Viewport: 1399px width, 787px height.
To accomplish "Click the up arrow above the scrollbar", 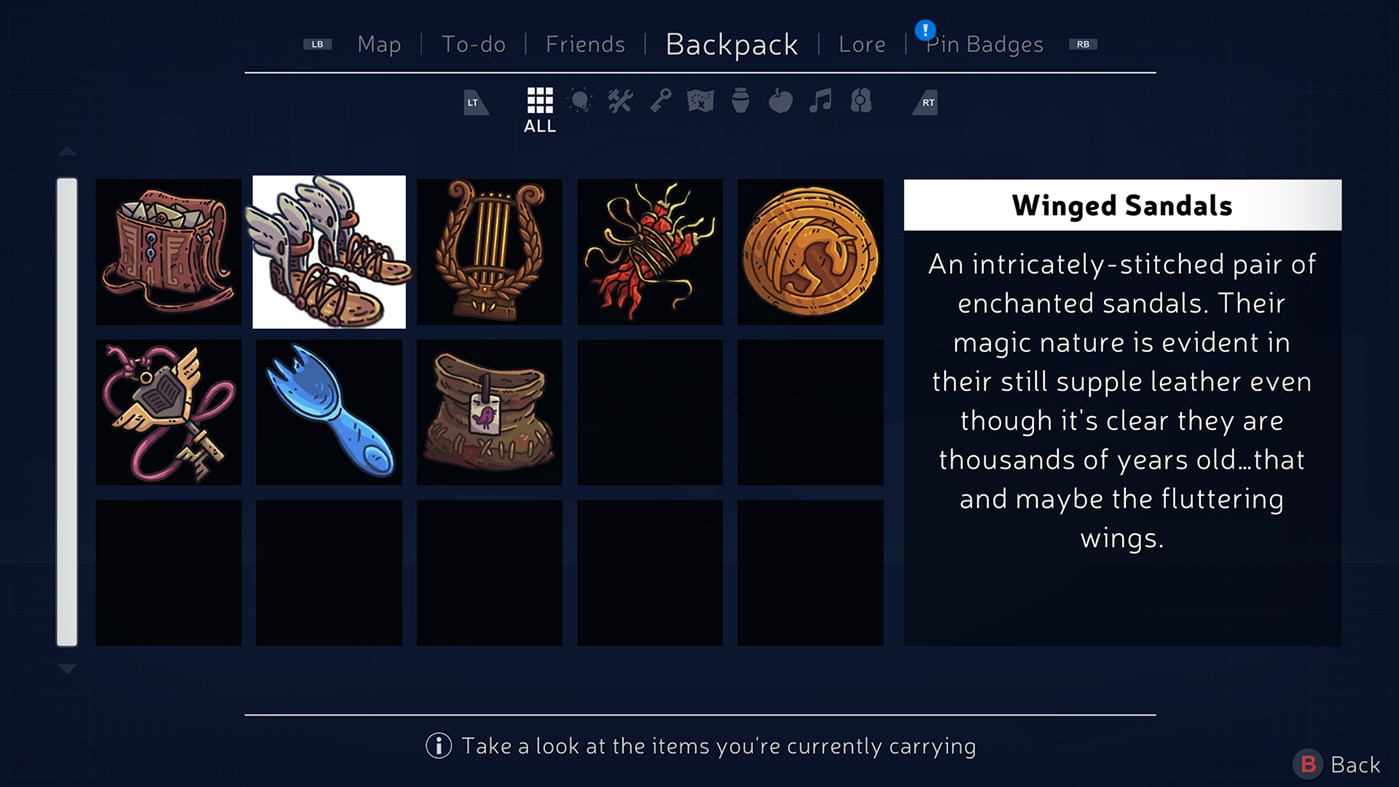I will [67, 150].
